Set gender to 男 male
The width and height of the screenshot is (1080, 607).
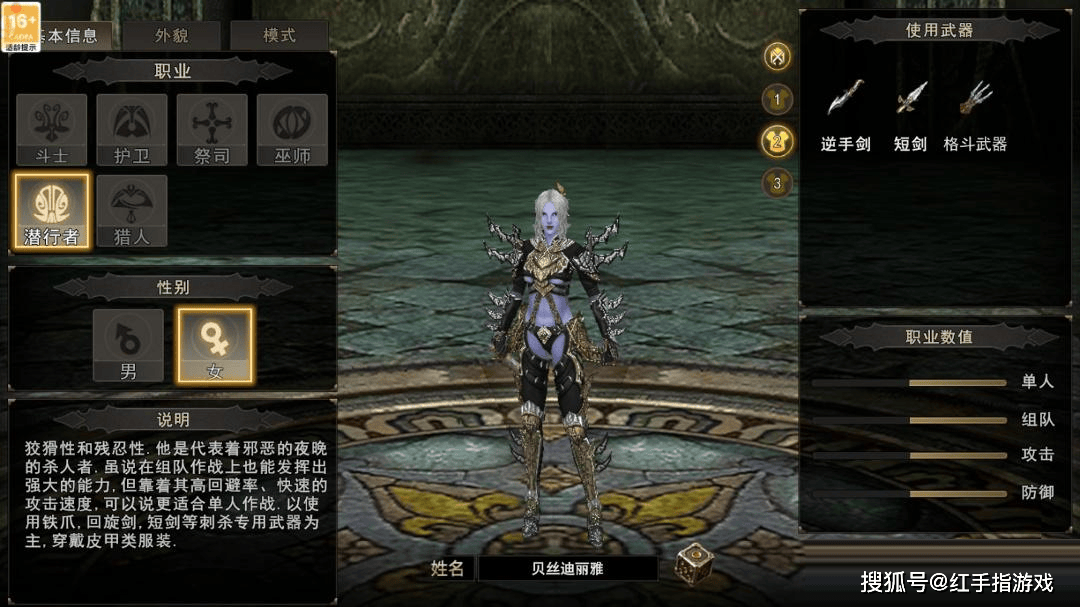(128, 345)
